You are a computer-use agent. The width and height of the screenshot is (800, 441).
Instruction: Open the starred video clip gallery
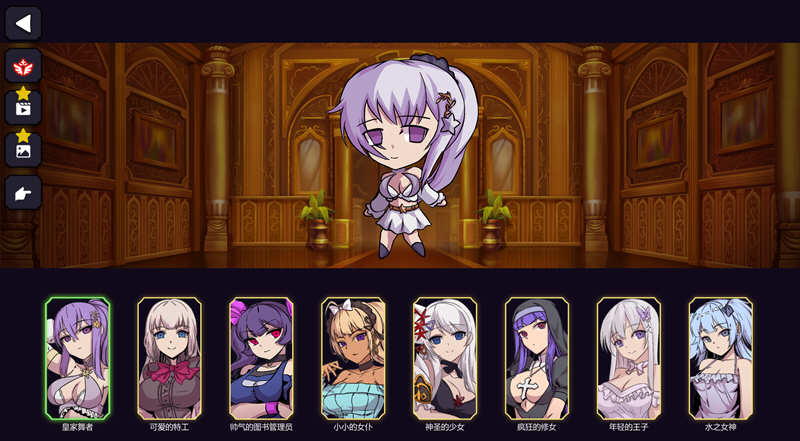[23, 106]
